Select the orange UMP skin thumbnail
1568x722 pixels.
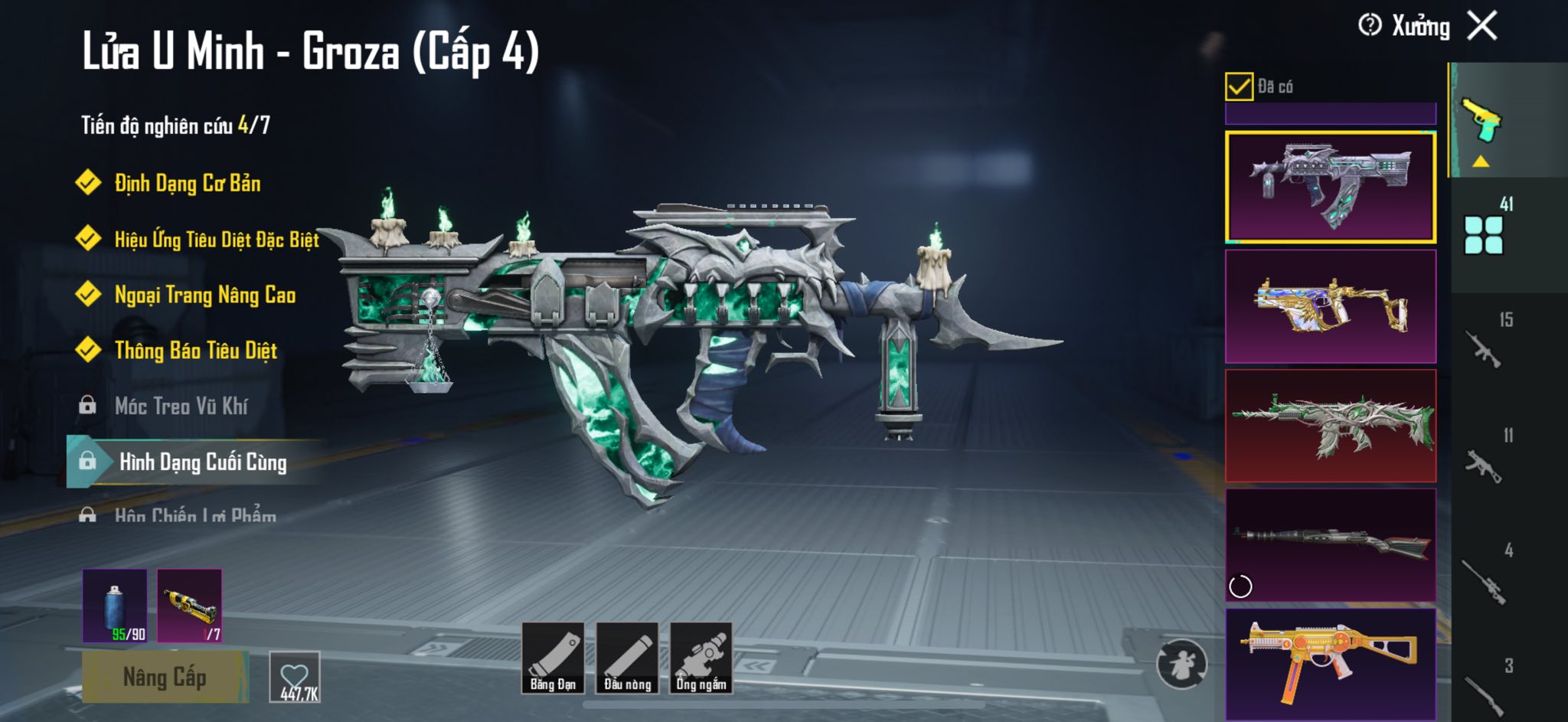1331,663
